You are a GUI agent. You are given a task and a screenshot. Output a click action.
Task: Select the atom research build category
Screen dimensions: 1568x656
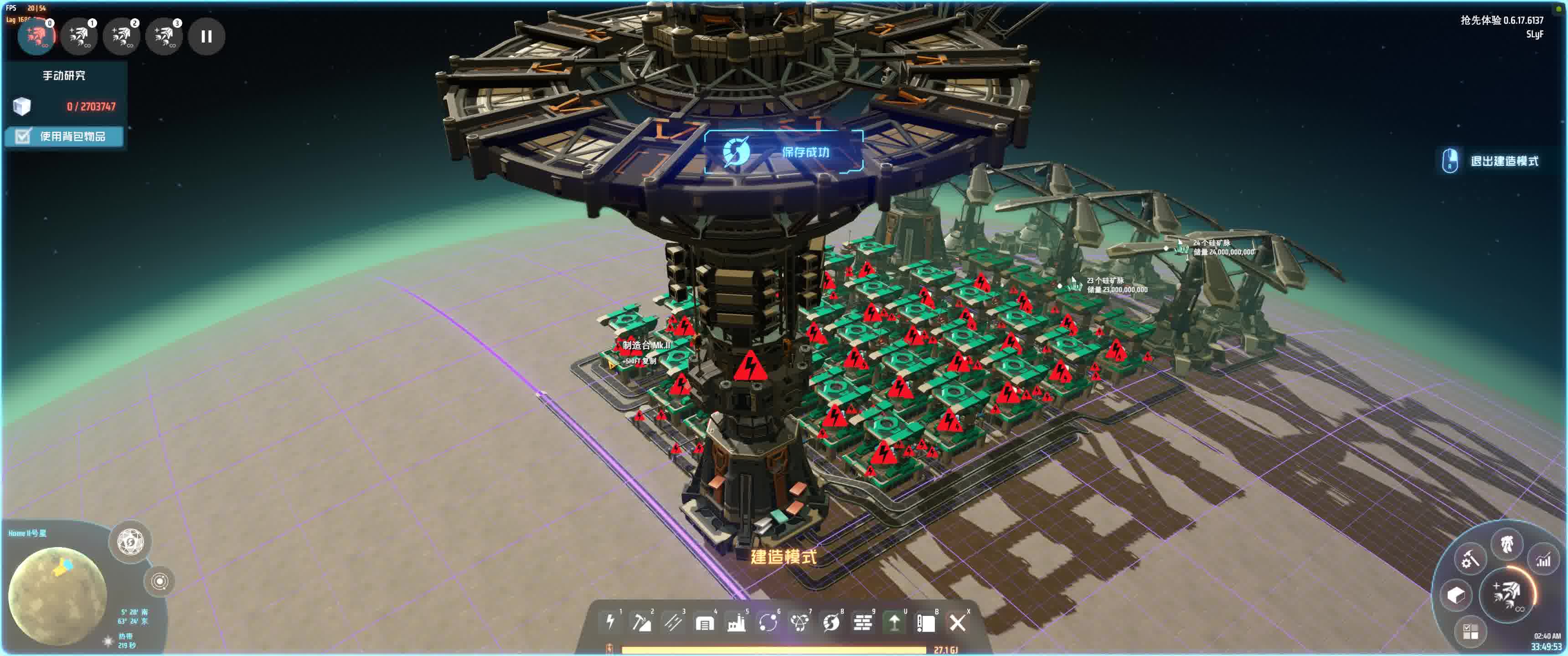(x=799, y=623)
